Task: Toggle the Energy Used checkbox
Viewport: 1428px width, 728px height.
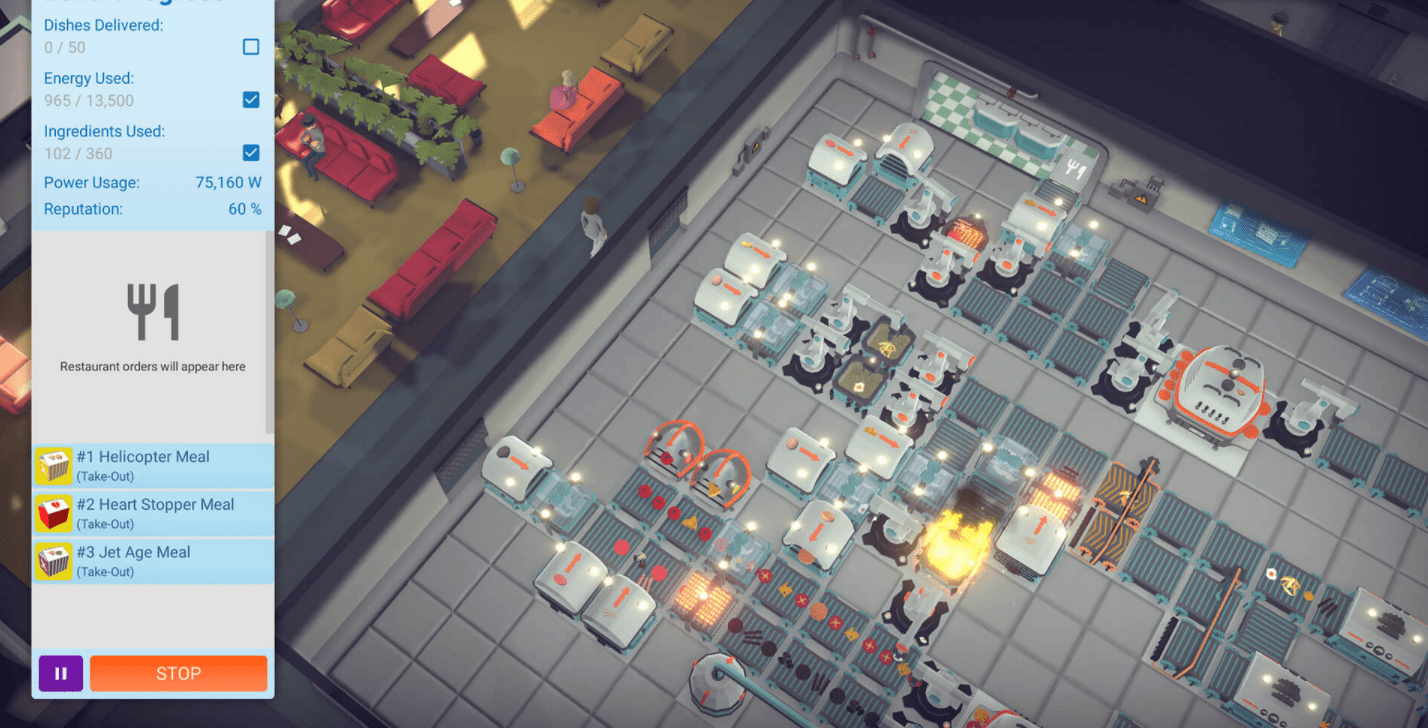Action: click(x=251, y=100)
